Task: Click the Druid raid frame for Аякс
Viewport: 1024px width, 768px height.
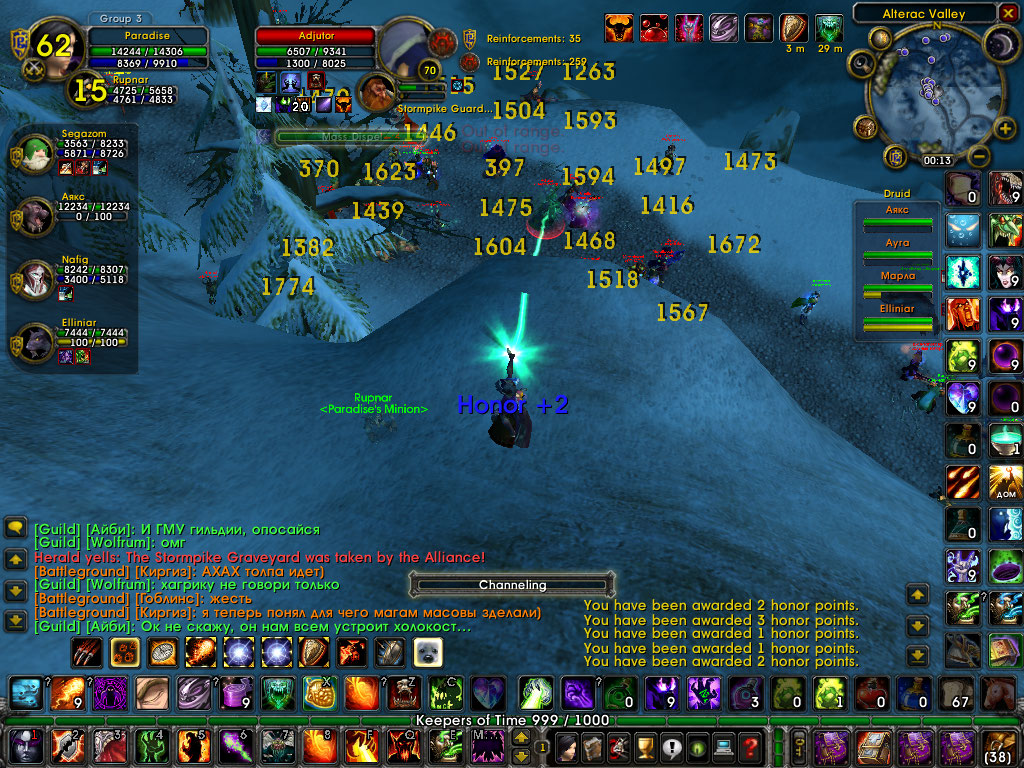Action: [897, 217]
